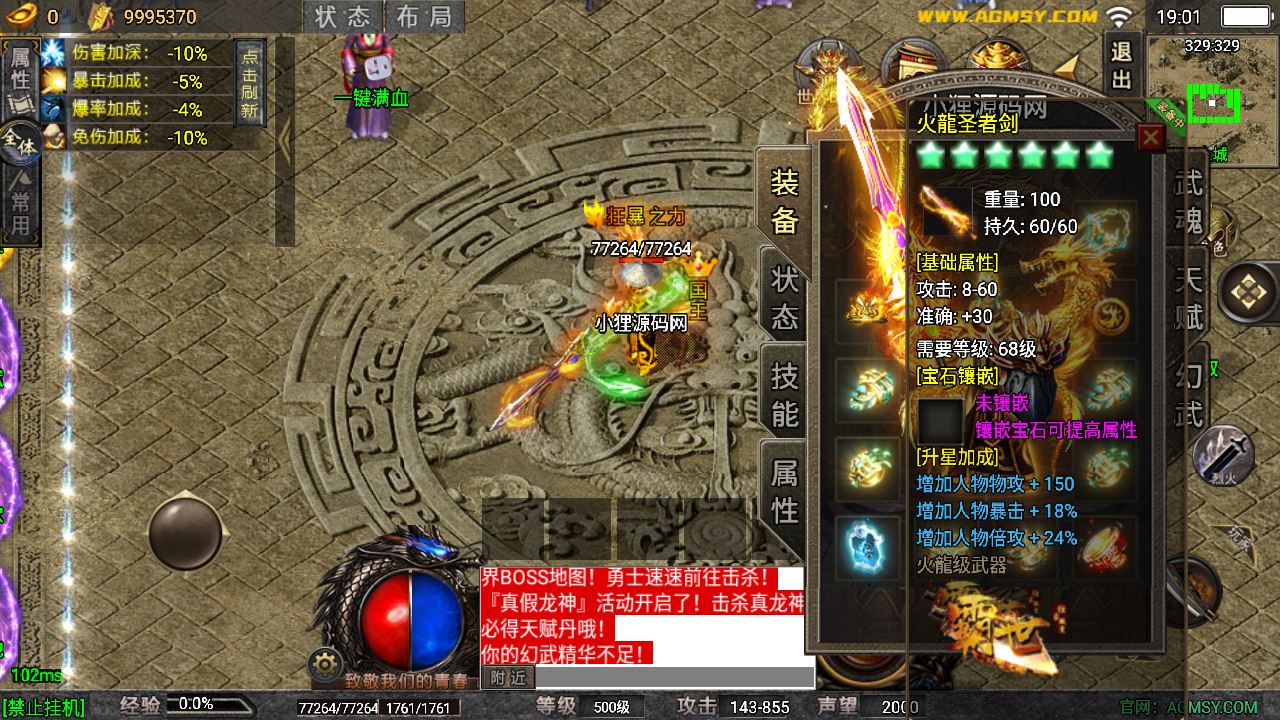Select the 武魂 tab
Viewport: 1280px width, 720px height.
(1189, 202)
